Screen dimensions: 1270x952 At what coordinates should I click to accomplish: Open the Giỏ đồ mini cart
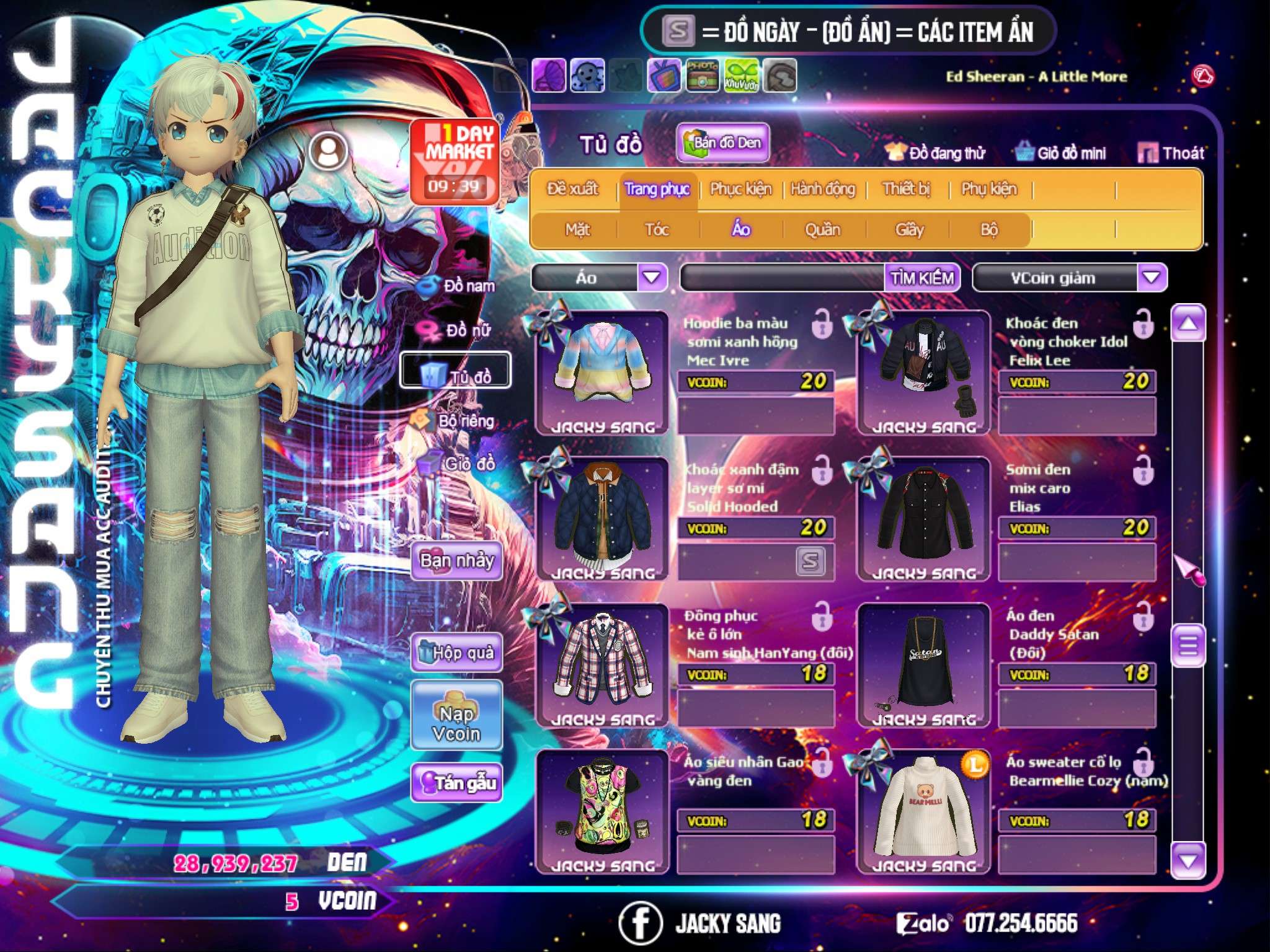1062,153
